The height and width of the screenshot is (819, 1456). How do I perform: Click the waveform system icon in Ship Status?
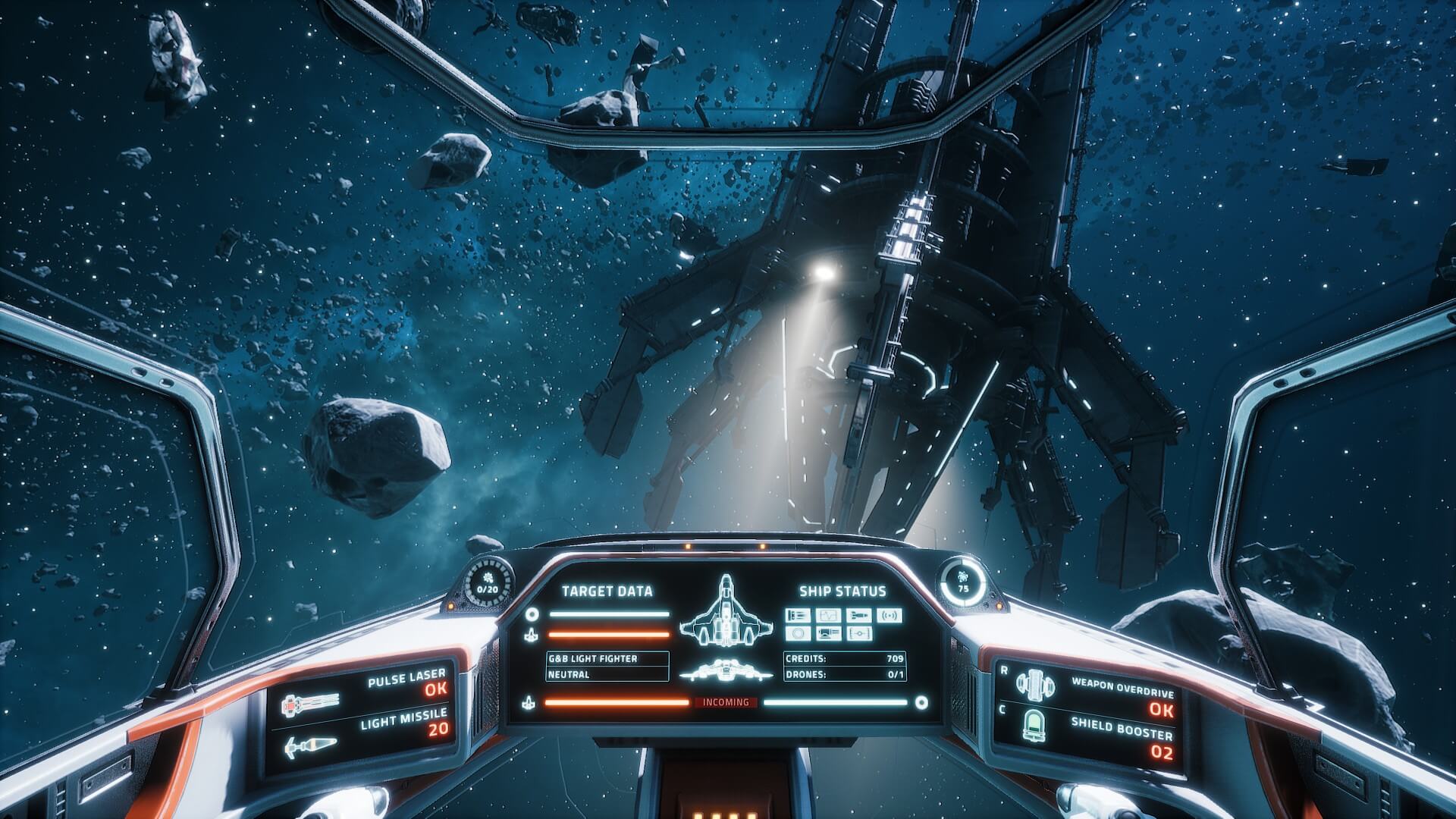(828, 615)
